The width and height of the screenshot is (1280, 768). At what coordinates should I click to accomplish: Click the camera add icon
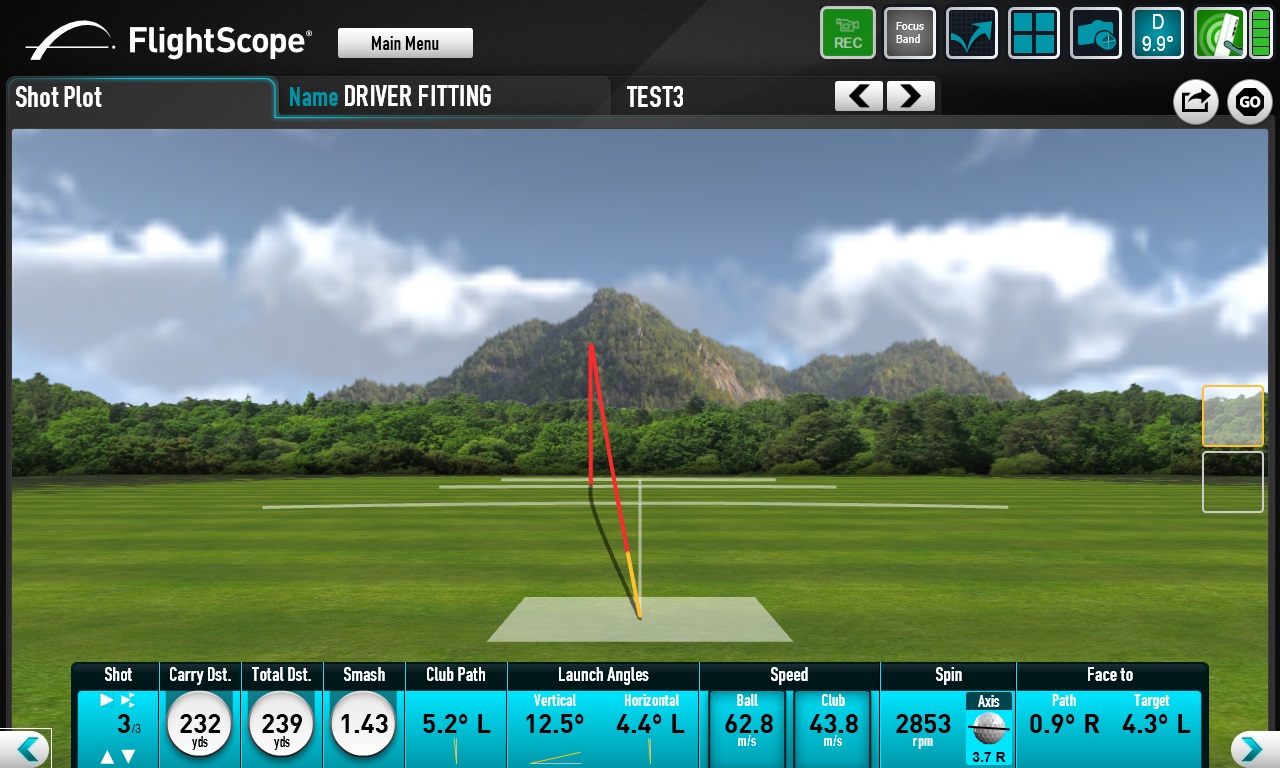point(1096,33)
